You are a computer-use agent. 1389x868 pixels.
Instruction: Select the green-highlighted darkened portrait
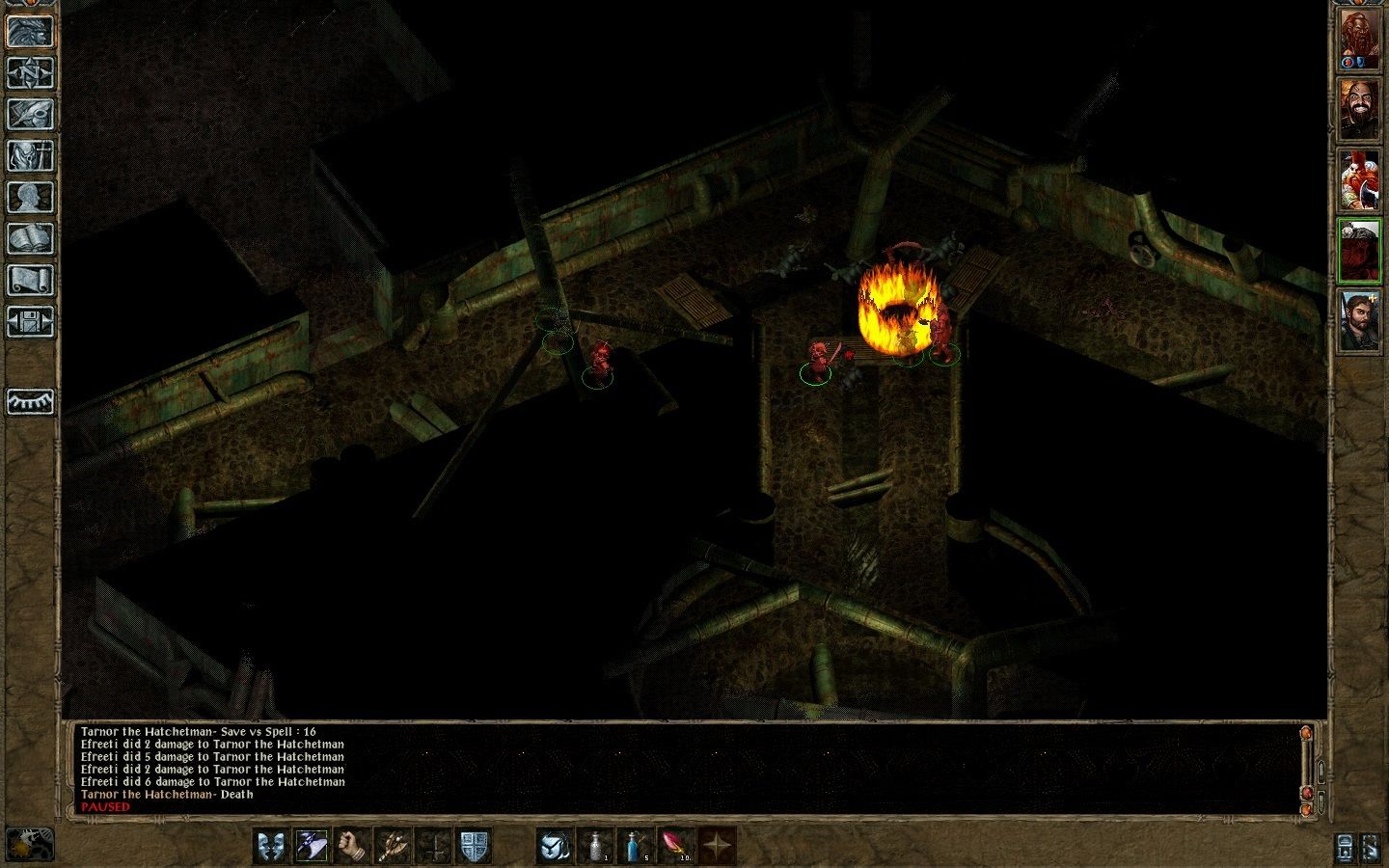pyautogui.click(x=1358, y=251)
